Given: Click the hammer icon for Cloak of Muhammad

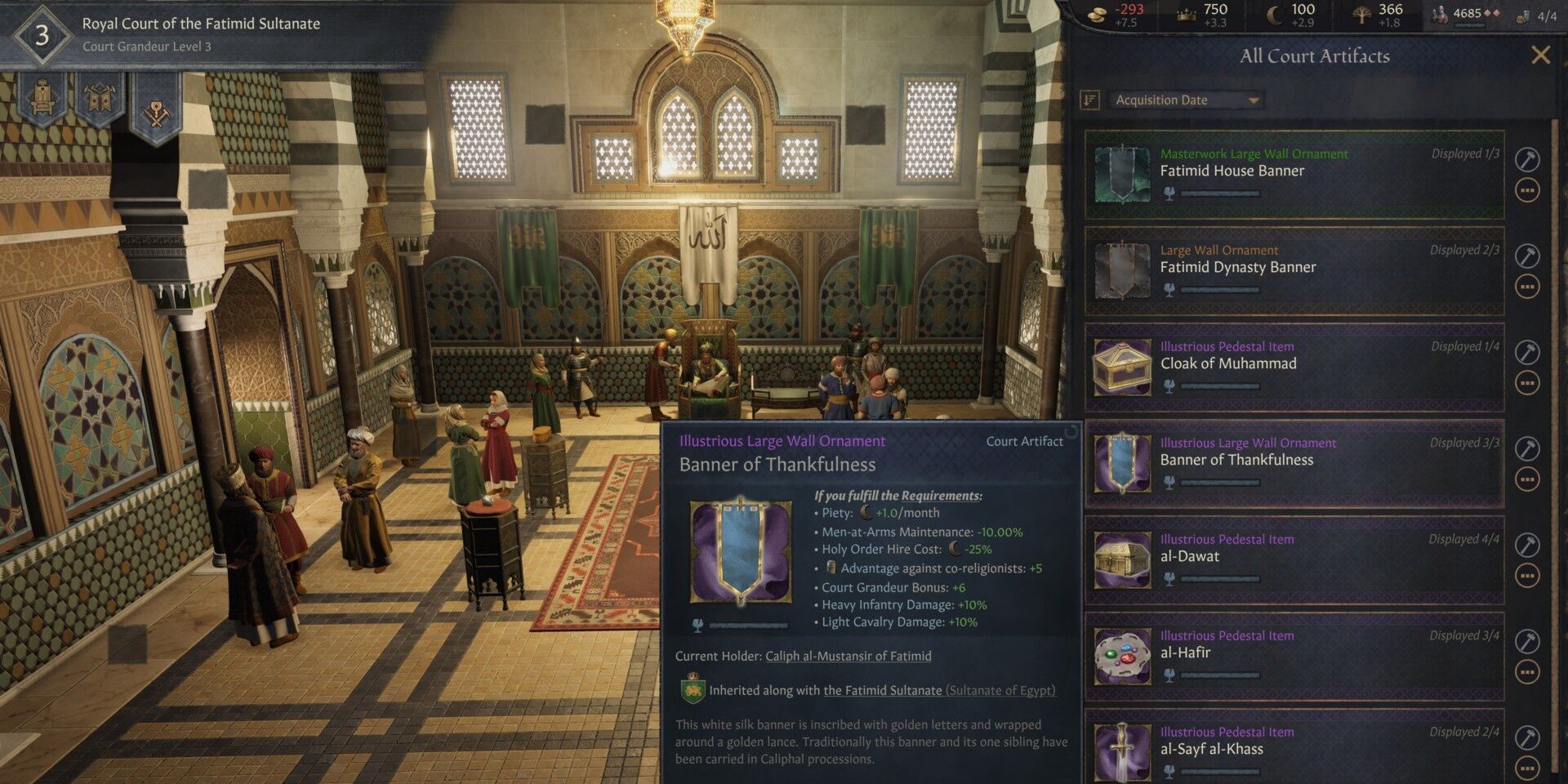Looking at the screenshot, I should point(1526,352).
